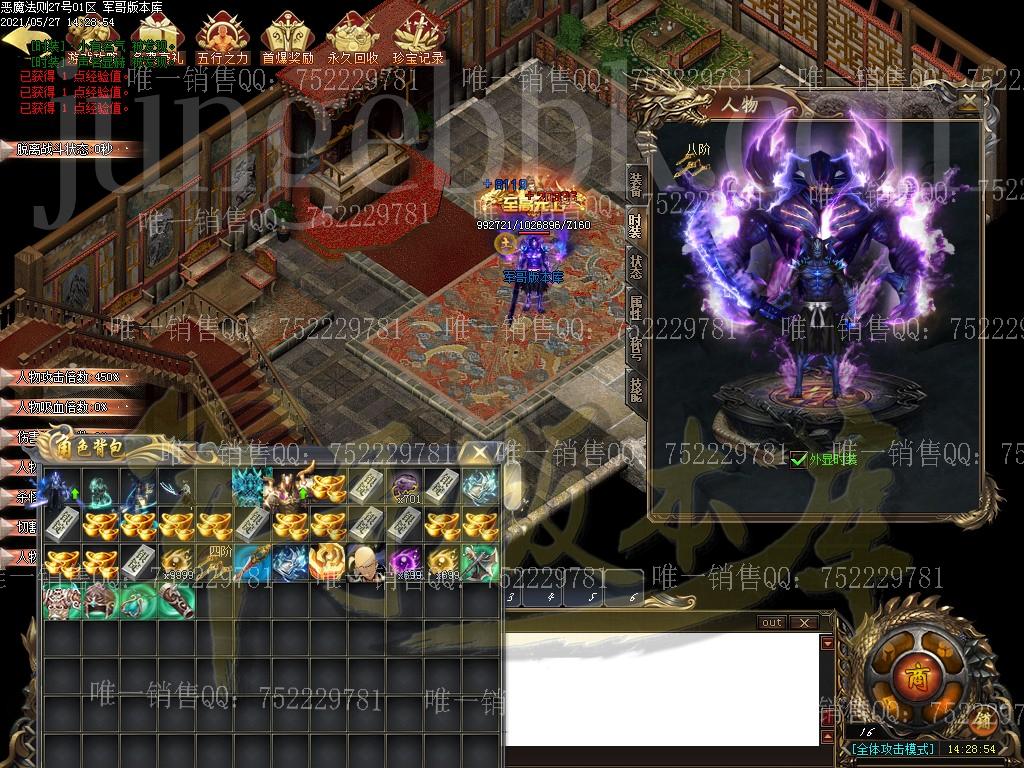The height and width of the screenshot is (768, 1024).
Task: Select the purple item stack marked x701
Action: (x=404, y=486)
